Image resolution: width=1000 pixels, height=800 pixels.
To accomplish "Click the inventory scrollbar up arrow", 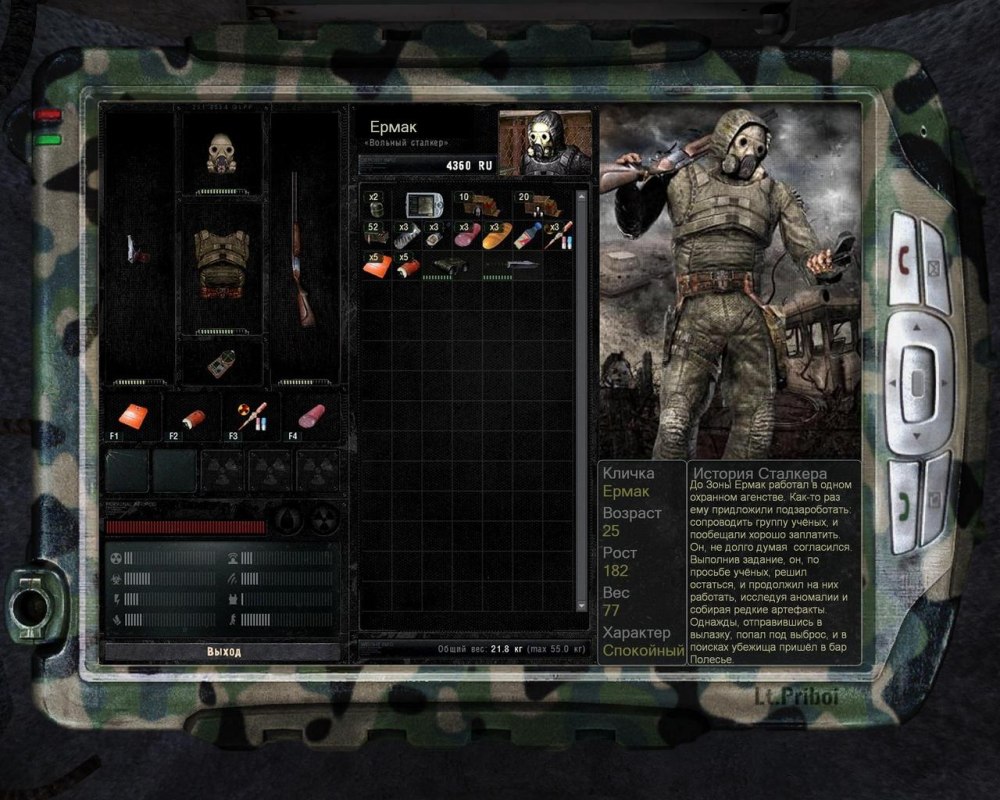I will coord(581,197).
